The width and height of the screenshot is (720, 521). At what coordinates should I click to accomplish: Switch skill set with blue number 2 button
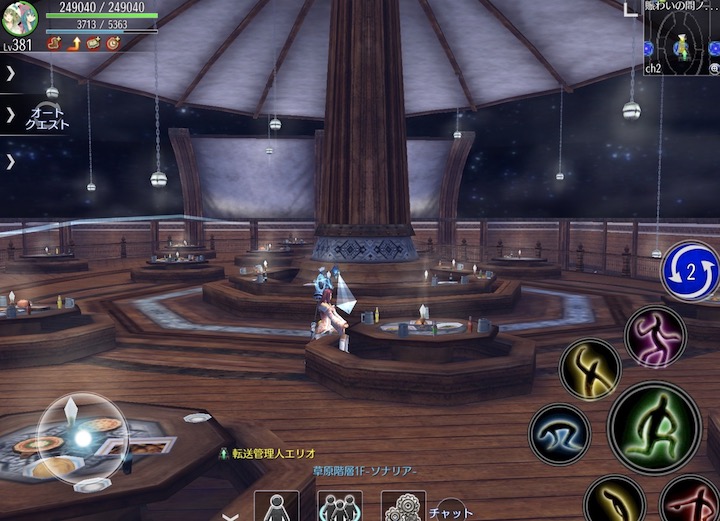(x=689, y=271)
